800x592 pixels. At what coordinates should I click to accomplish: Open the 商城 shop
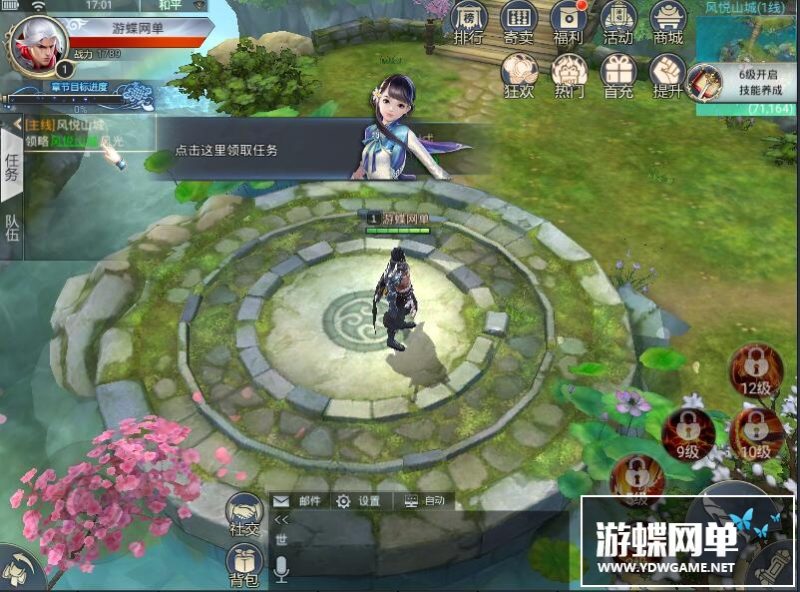[667, 22]
